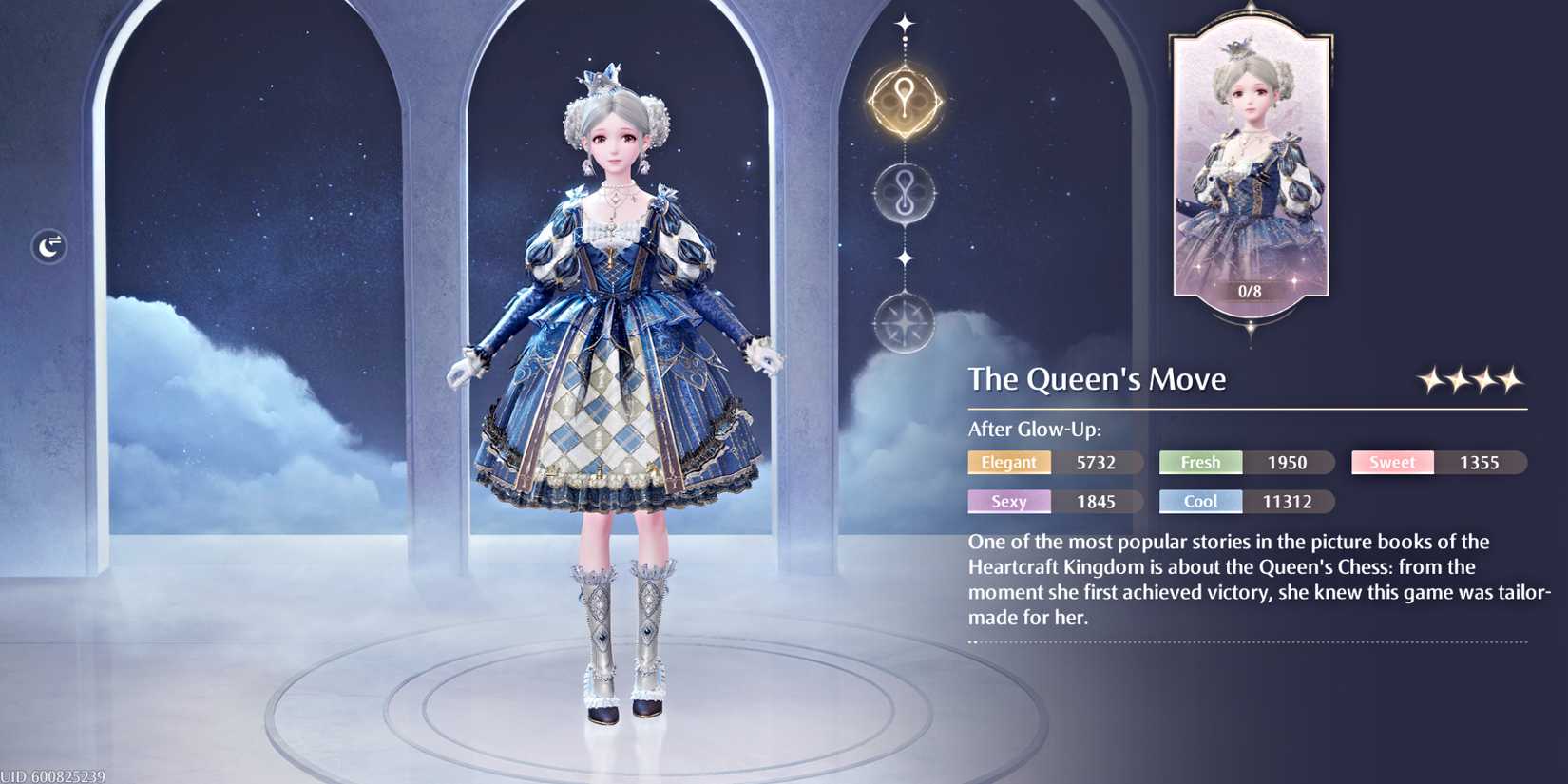Toggle the Cool stat badge
The height and width of the screenshot is (784, 1568).
(x=1200, y=501)
